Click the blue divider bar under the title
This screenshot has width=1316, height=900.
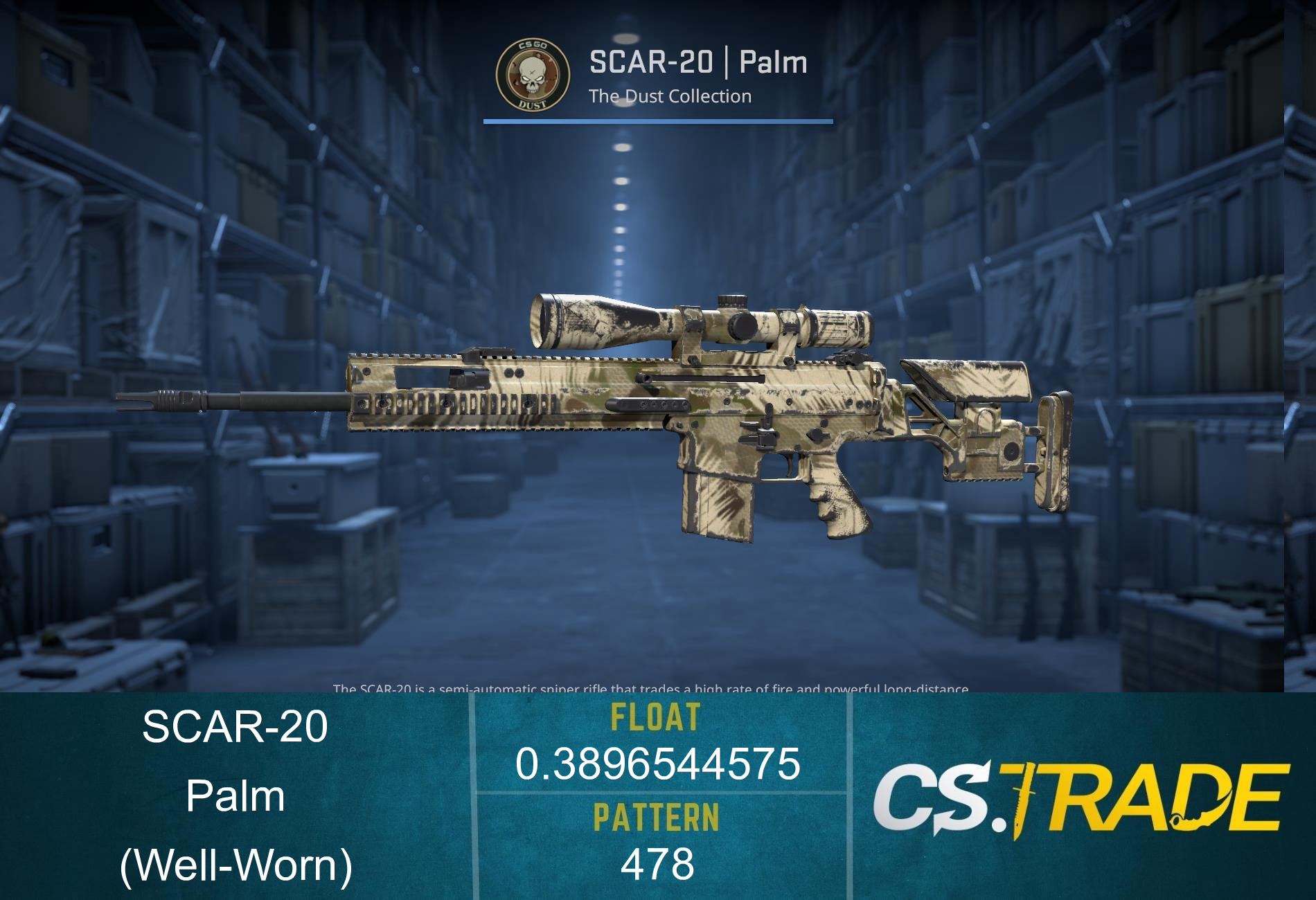[x=657, y=123]
